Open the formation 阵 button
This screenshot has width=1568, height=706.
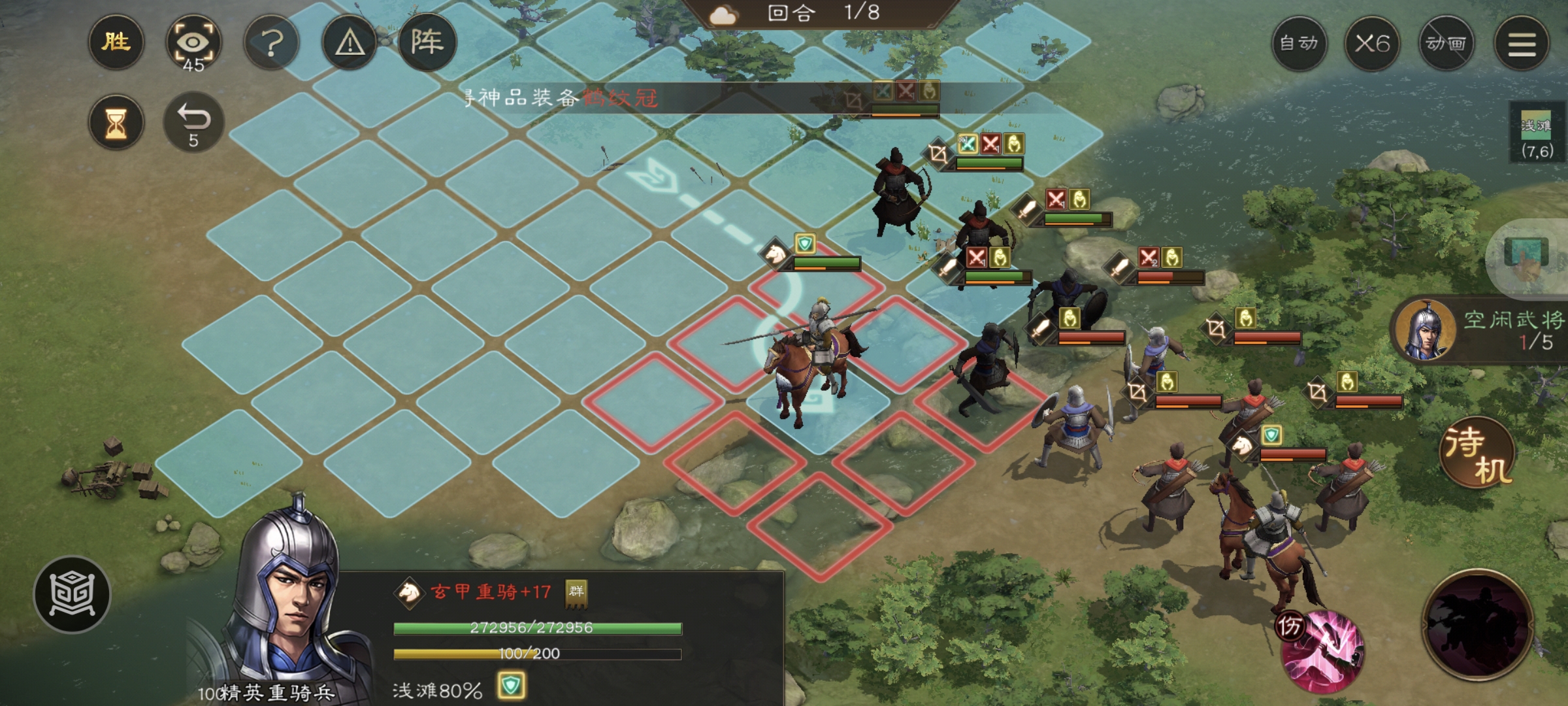coord(427,42)
